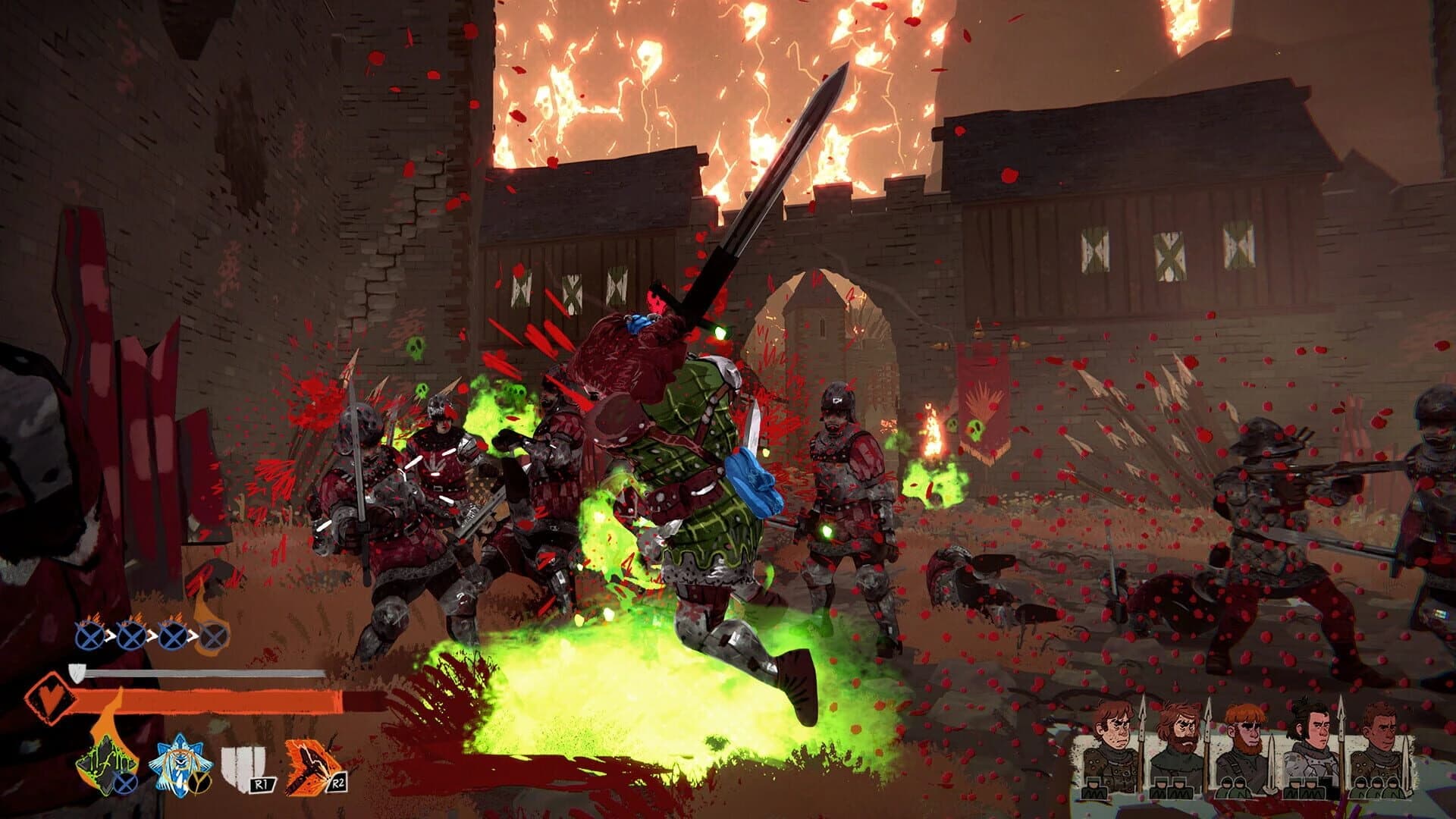Image resolution: width=1456 pixels, height=819 pixels.
Task: Click the axe marker on the stamina bar
Action: point(77,673)
